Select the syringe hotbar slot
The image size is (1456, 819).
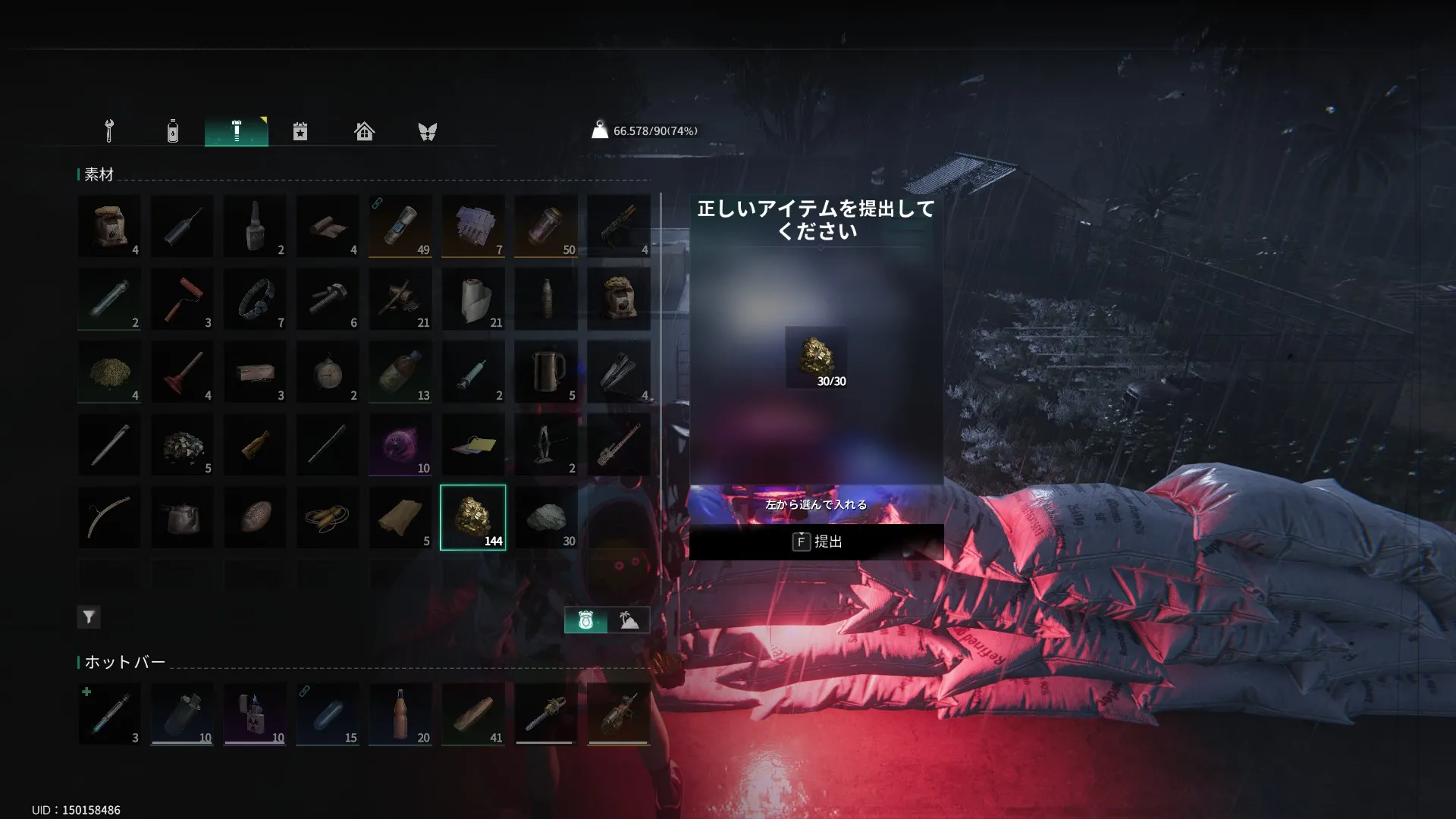109,714
